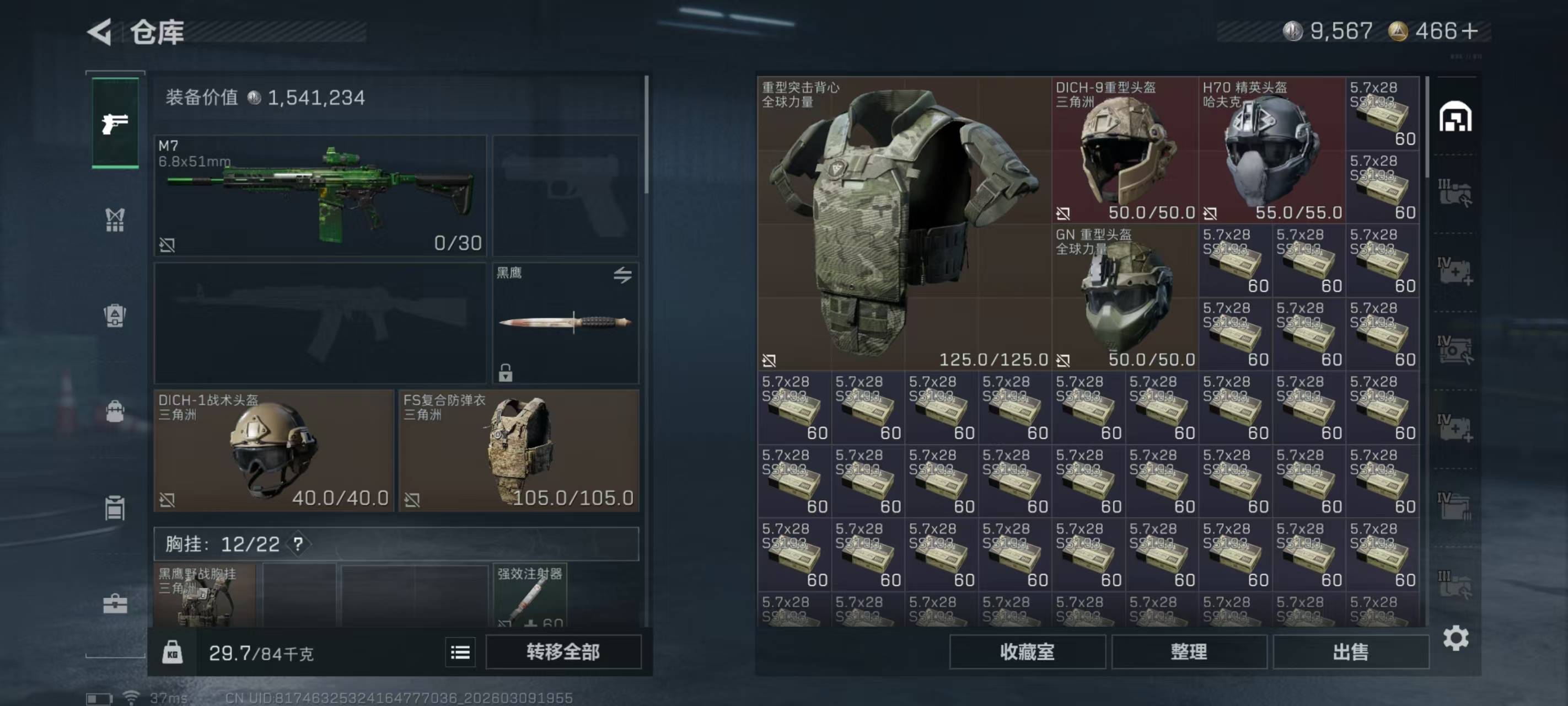Toggle the list view icon

point(460,652)
